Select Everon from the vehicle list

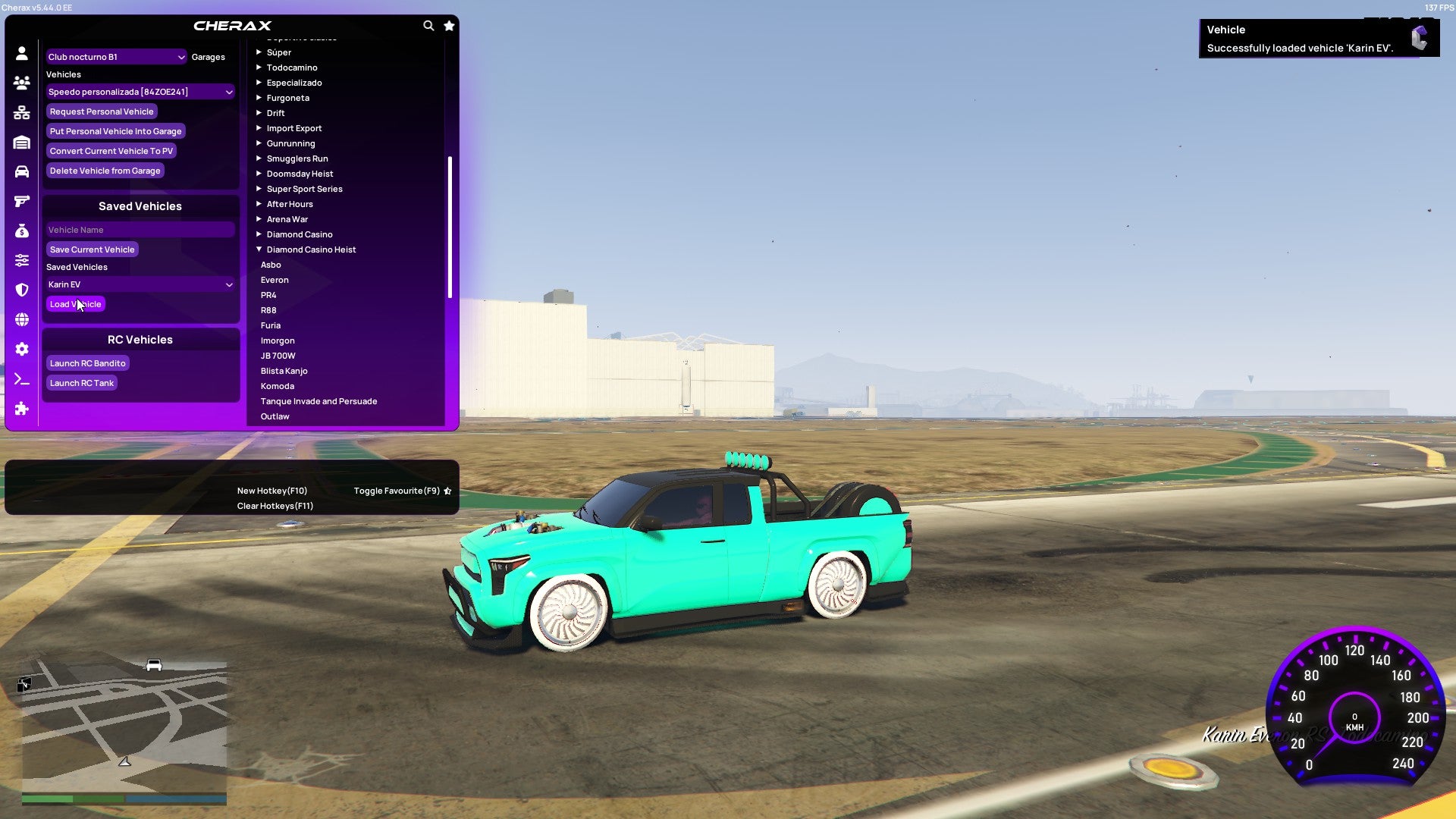click(x=275, y=280)
